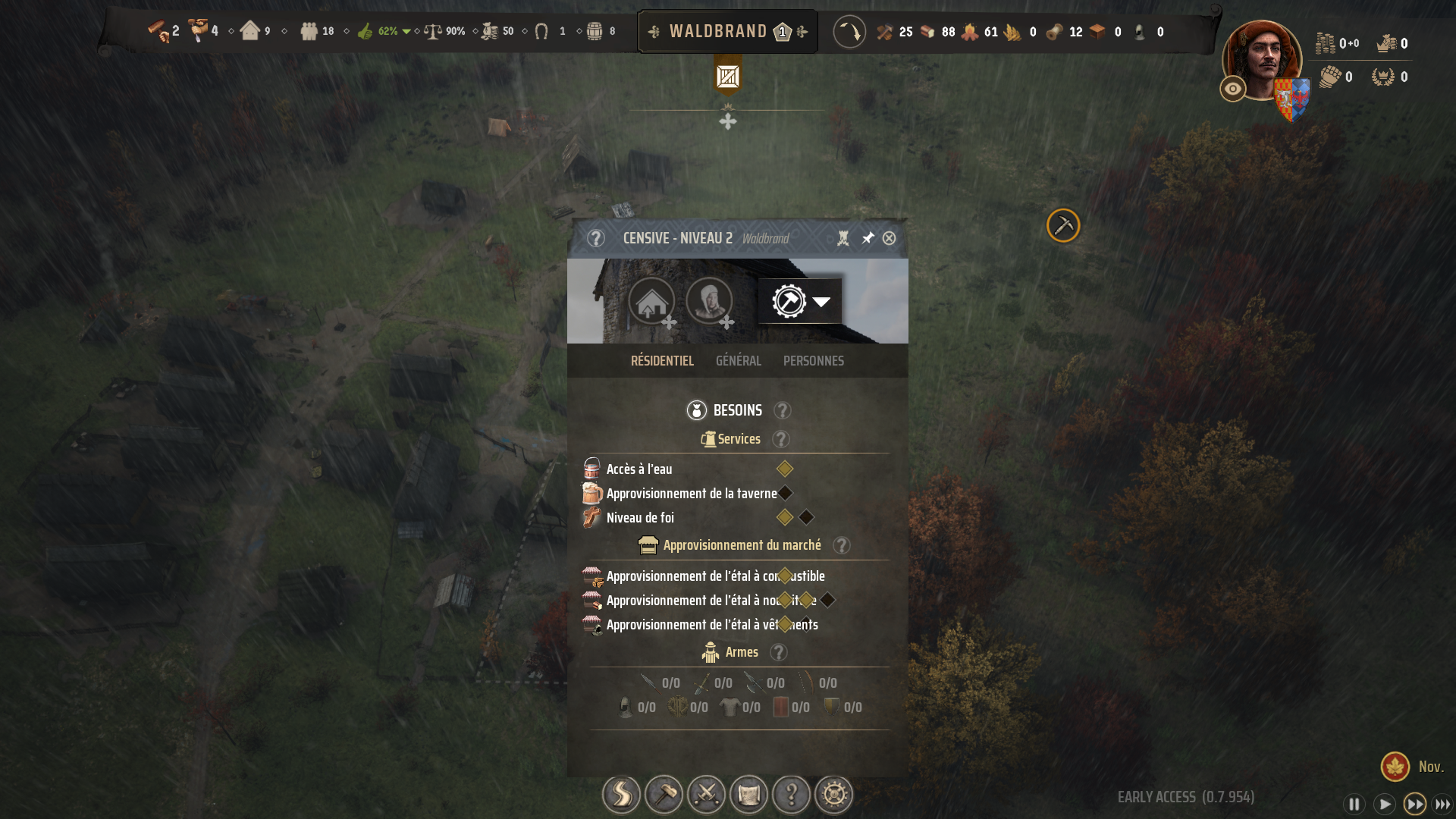Viewport: 1456px width, 819px height.
Task: Set game speed to fast forward
Action: coord(1414,804)
